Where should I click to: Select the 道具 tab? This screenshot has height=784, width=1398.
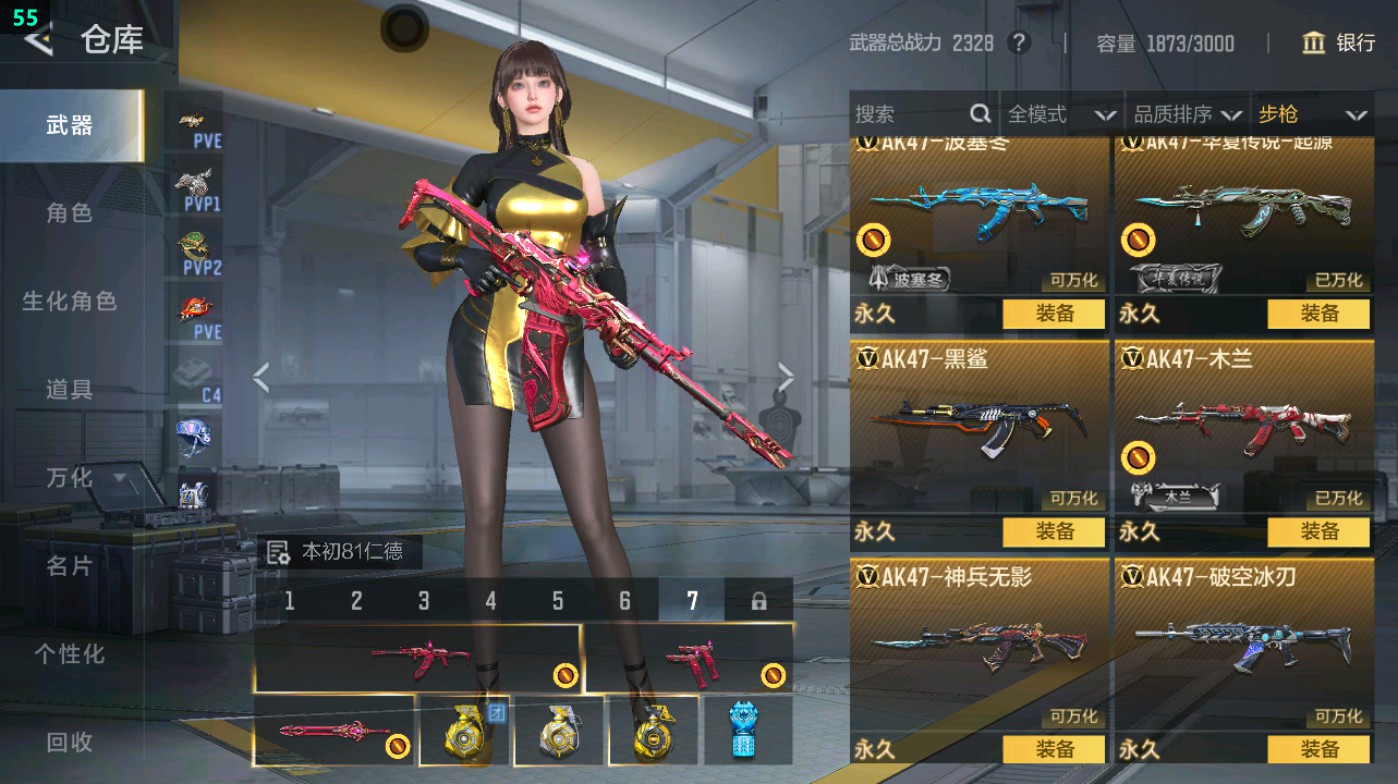coord(69,389)
